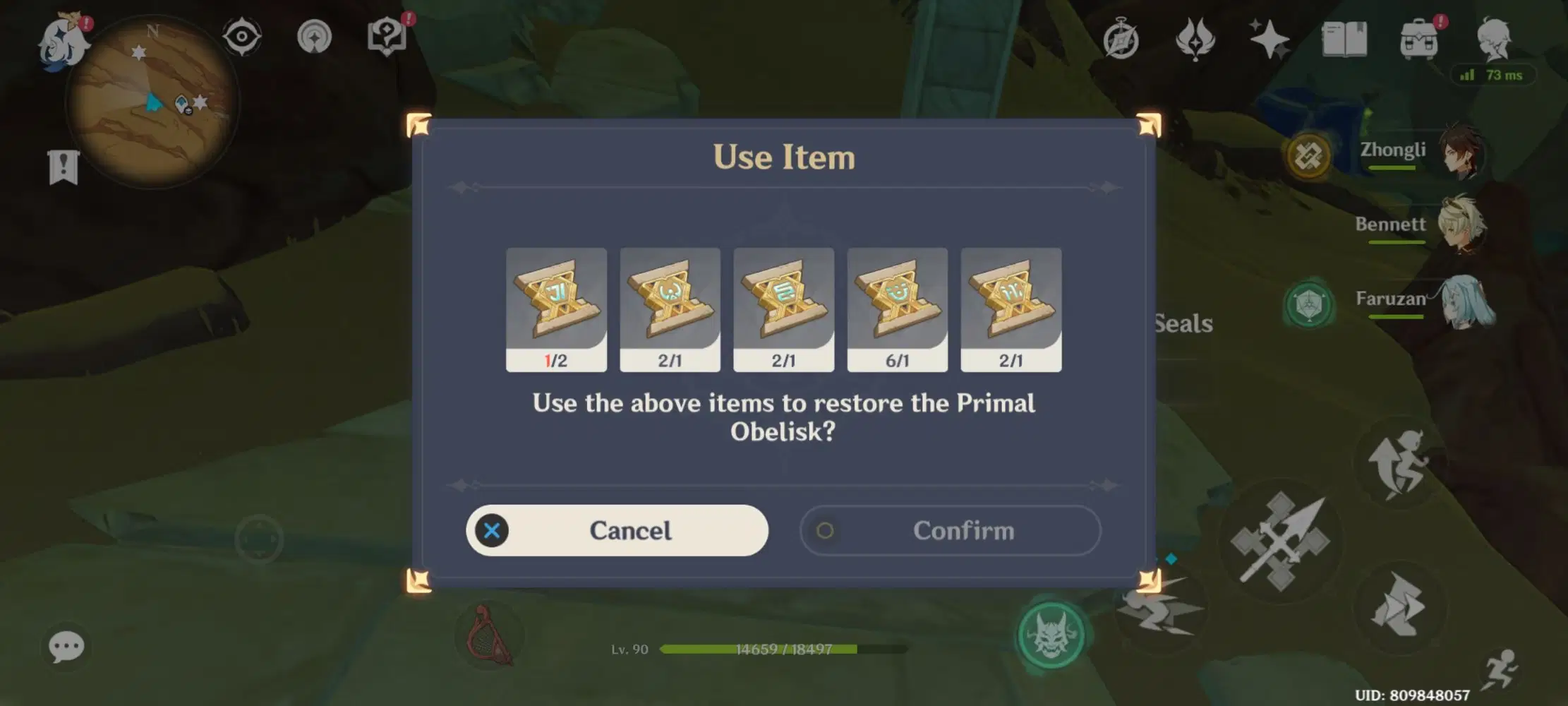Use the Windsong Lyre gadget
This screenshot has width=1568, height=706.
(x=483, y=634)
